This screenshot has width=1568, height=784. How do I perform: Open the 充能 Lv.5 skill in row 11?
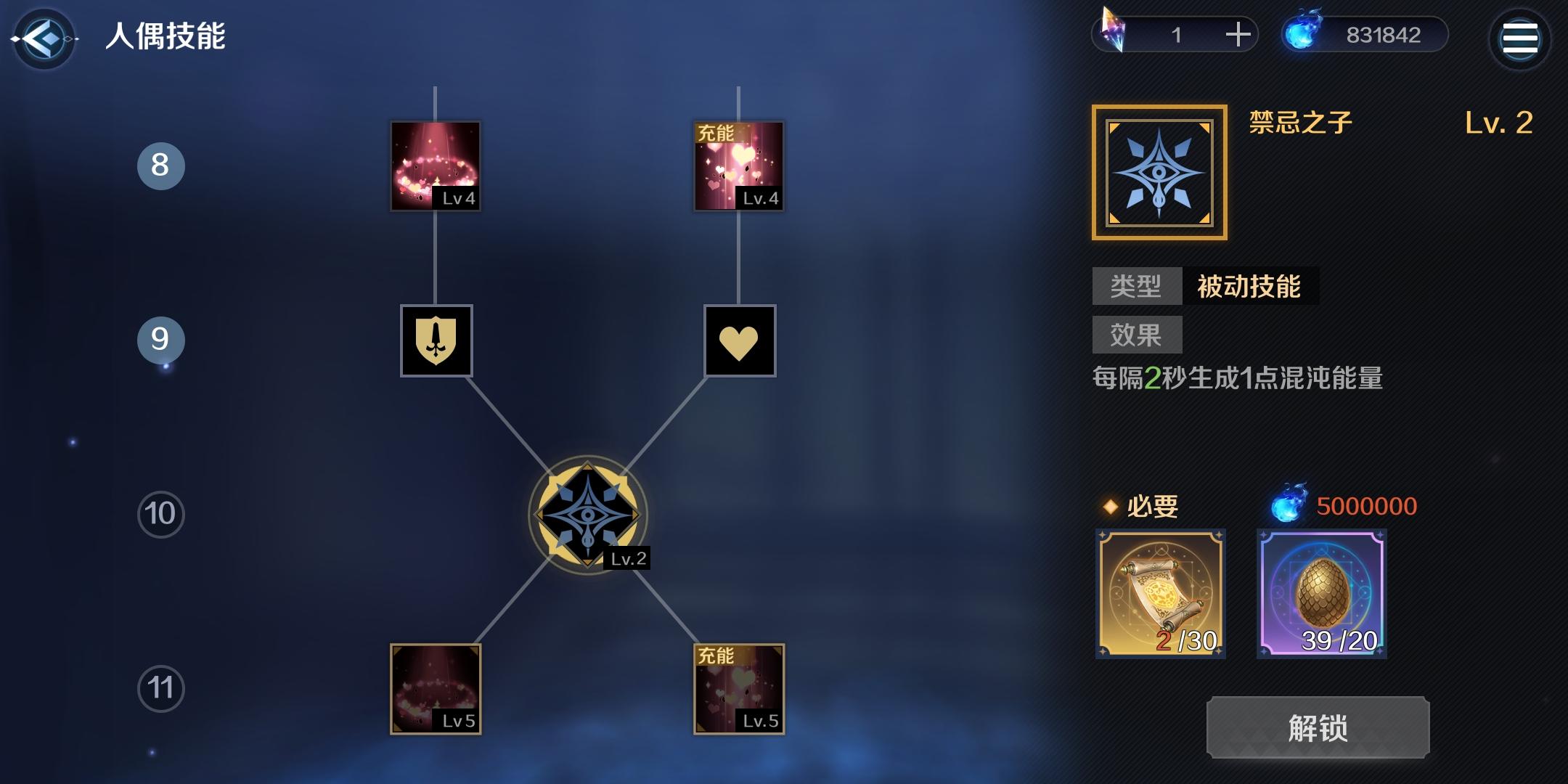tap(738, 690)
